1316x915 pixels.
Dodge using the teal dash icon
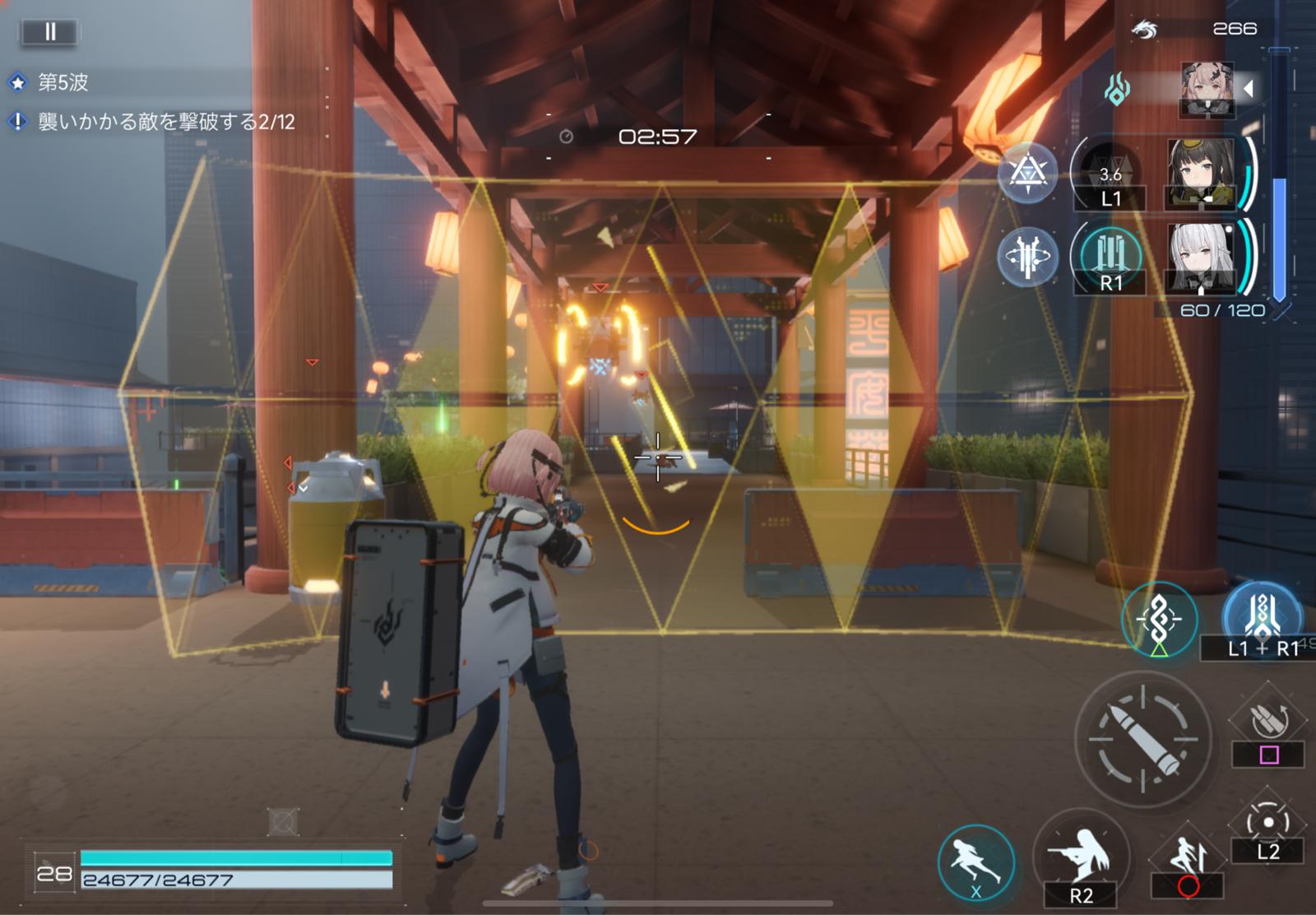coord(976,862)
